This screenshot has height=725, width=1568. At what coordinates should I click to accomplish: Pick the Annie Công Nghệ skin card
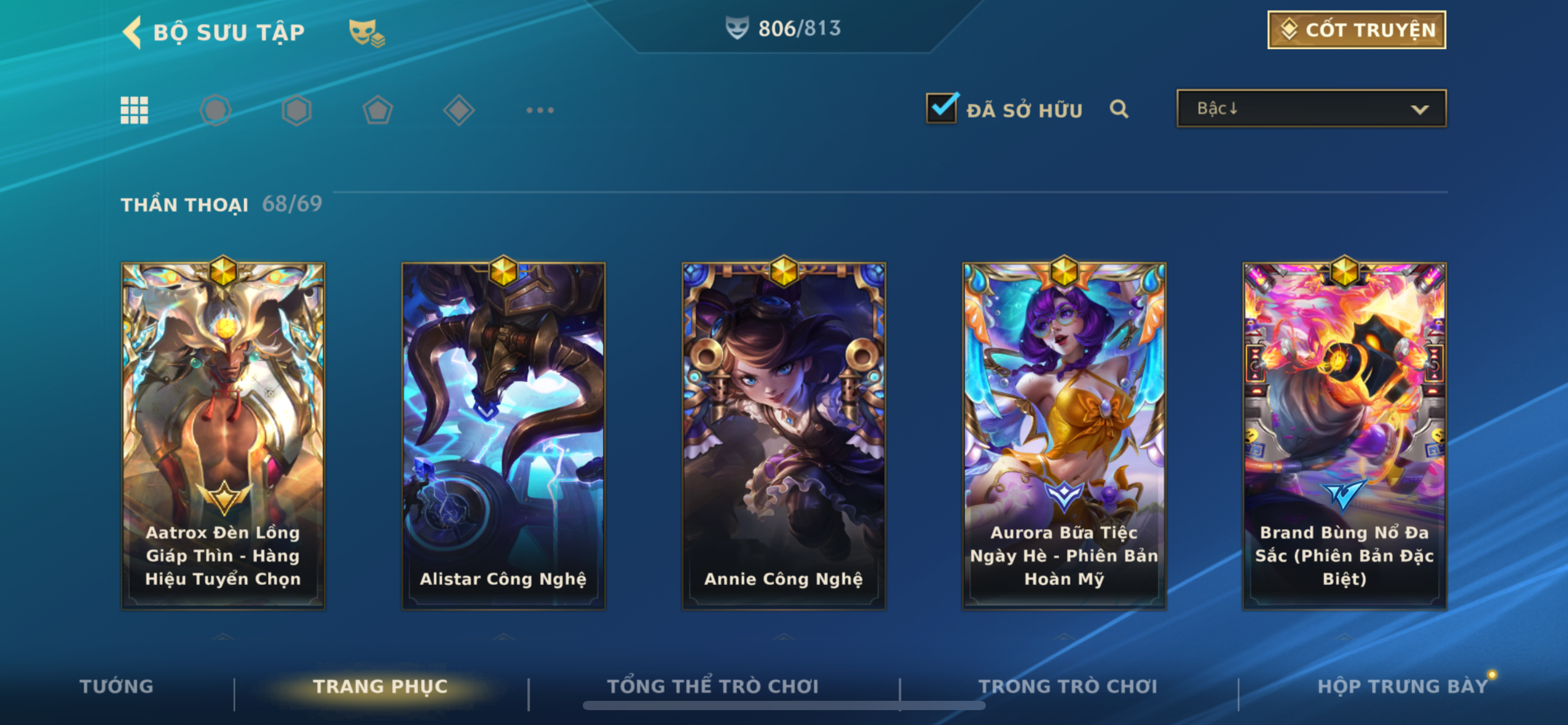pyautogui.click(x=783, y=434)
